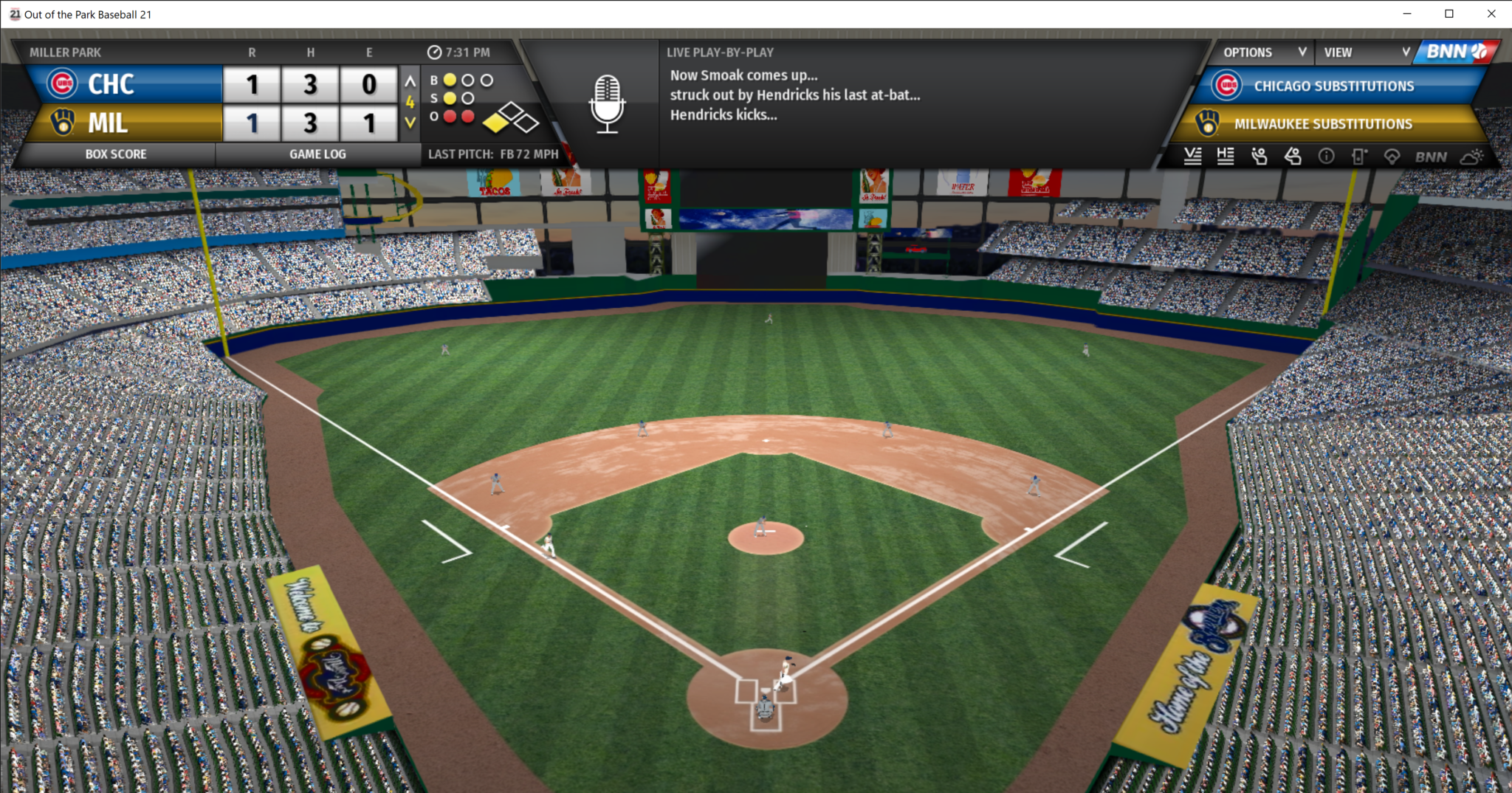
Task: Open the Game Log
Action: 317,154
